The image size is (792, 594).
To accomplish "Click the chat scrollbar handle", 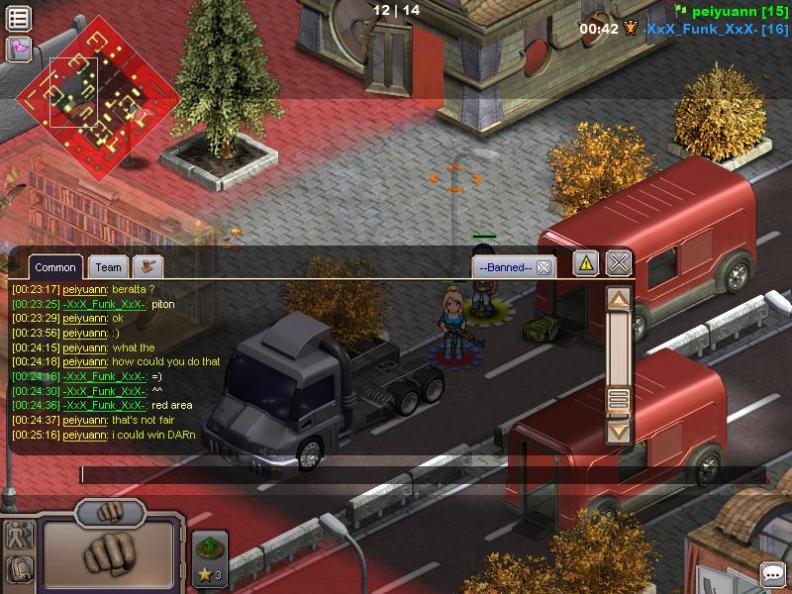I will (619, 400).
